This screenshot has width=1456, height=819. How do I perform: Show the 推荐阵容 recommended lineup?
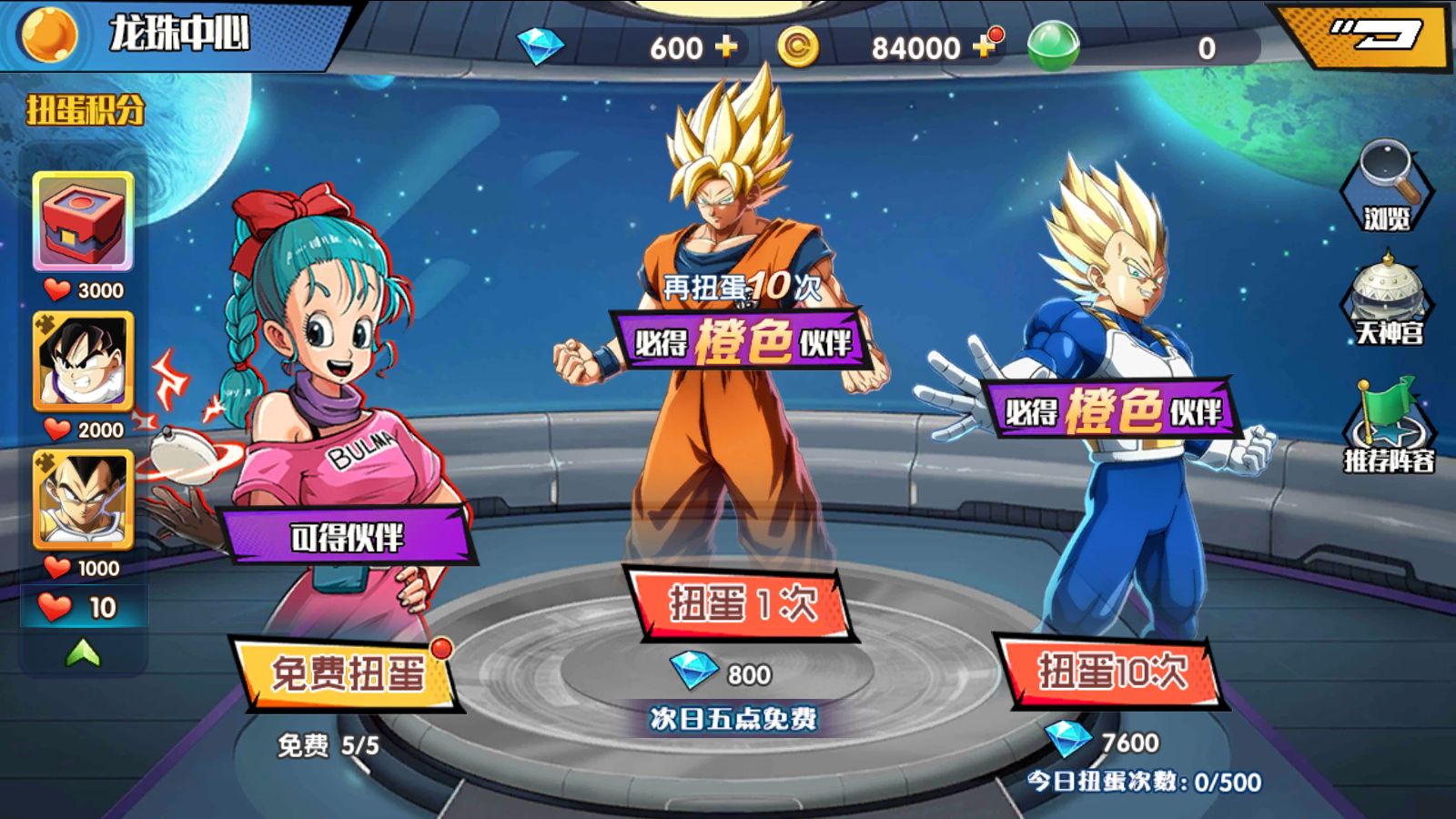point(1389,426)
